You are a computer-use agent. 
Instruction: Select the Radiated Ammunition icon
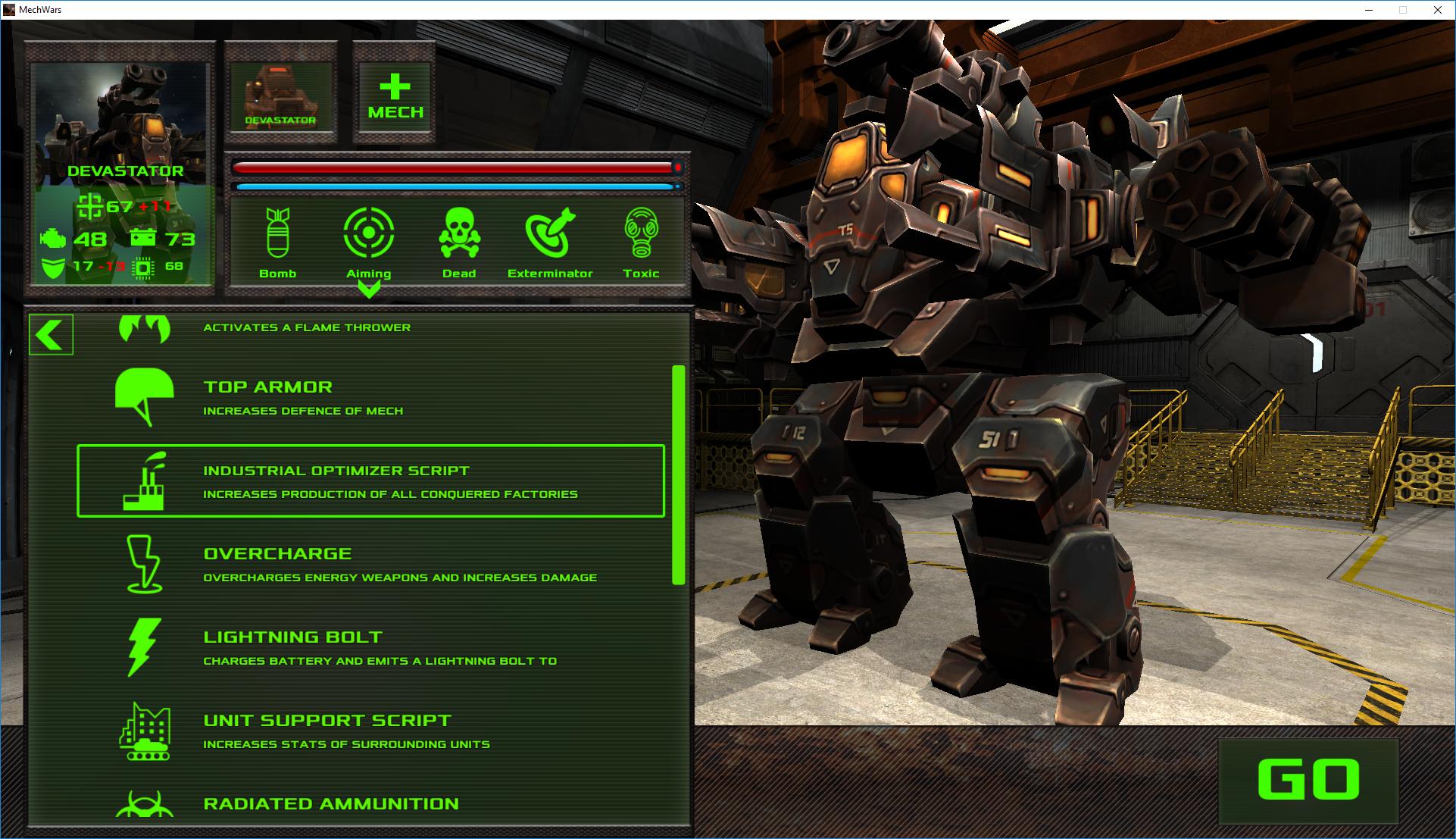coord(145,806)
